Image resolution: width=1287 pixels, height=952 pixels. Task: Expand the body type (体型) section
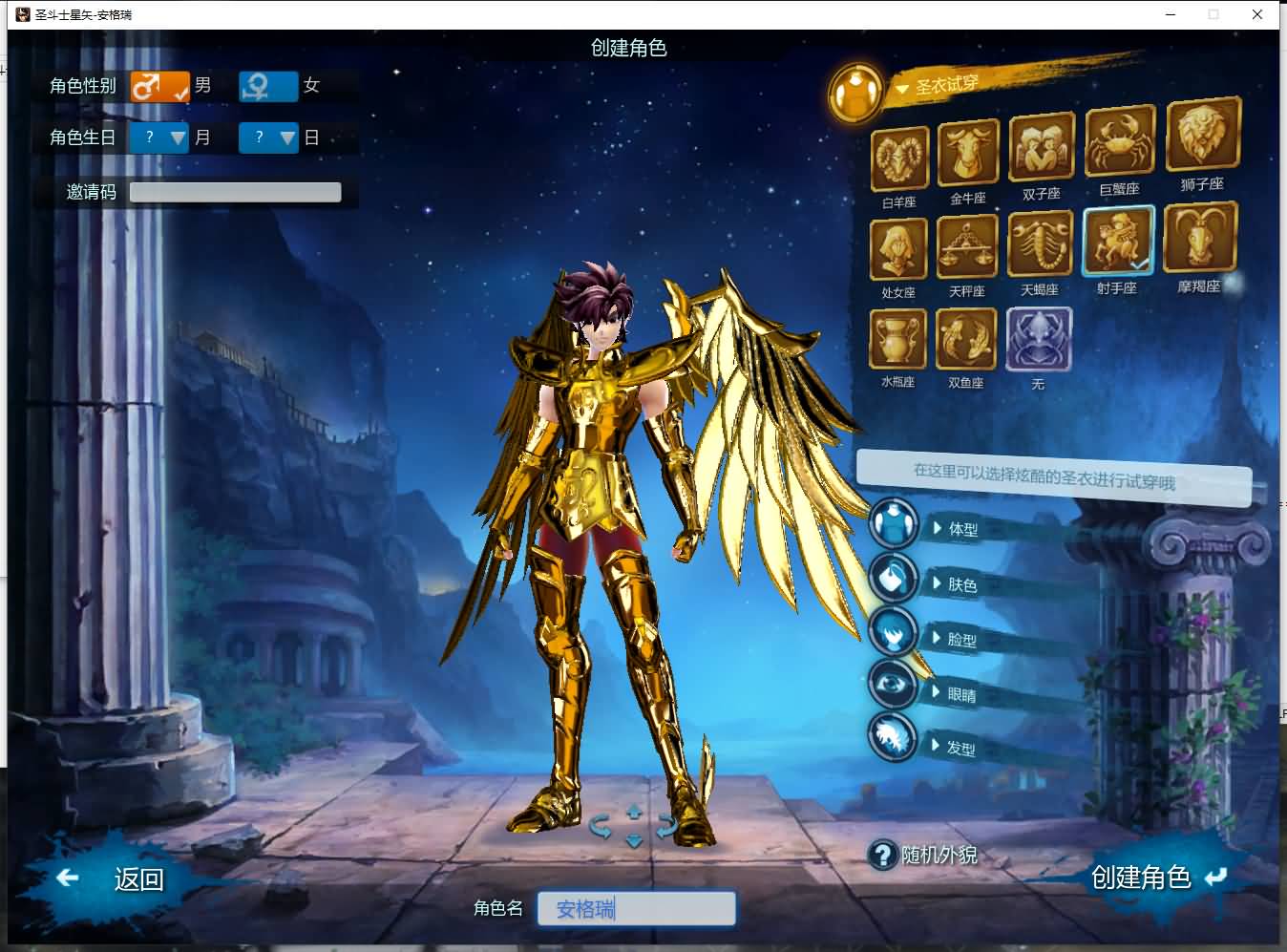point(961,529)
